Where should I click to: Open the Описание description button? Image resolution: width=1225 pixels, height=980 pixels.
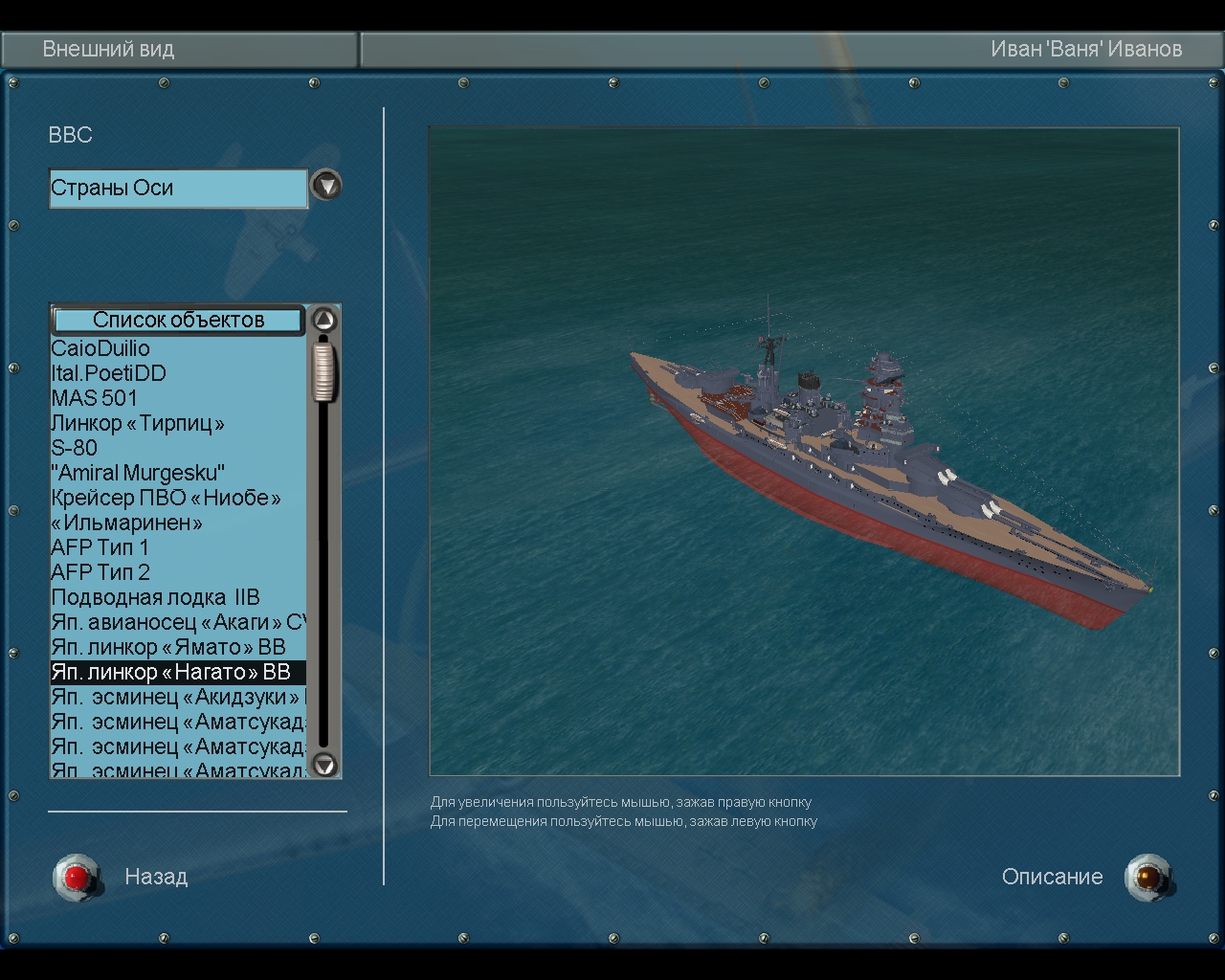[1147, 877]
